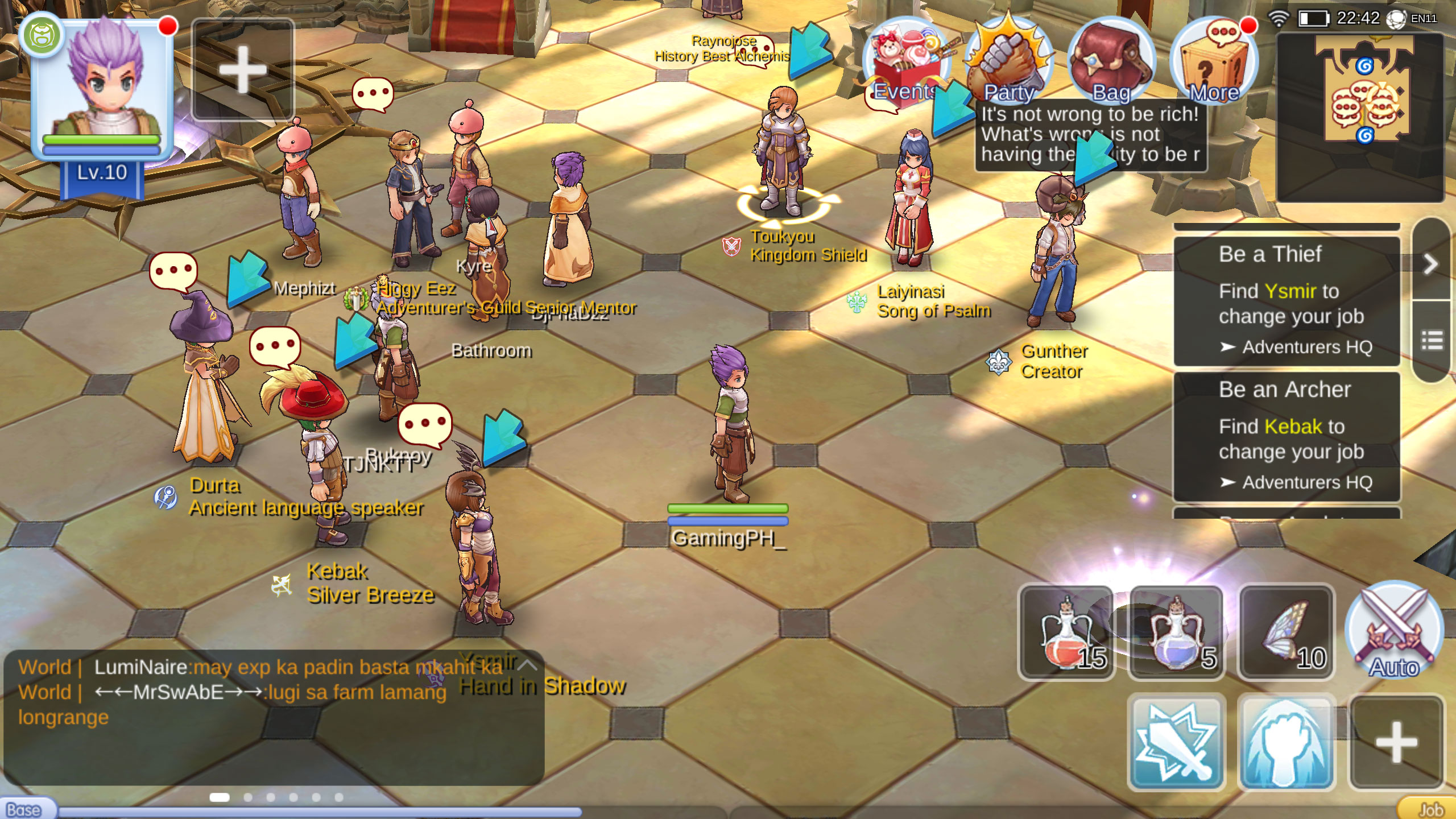Click the plus button beside the portrait

(x=243, y=69)
